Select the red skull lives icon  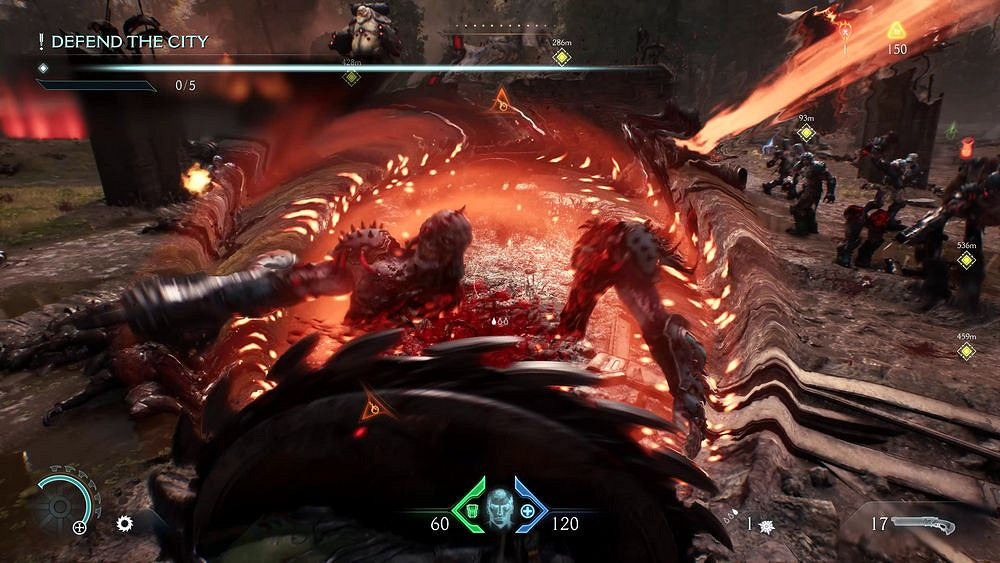coord(845,31)
